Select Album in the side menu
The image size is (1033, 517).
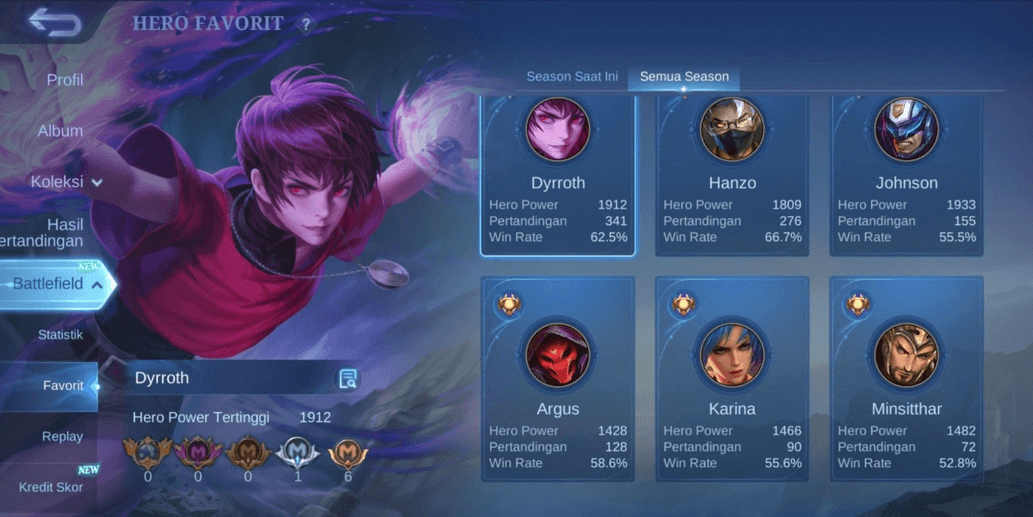click(60, 131)
